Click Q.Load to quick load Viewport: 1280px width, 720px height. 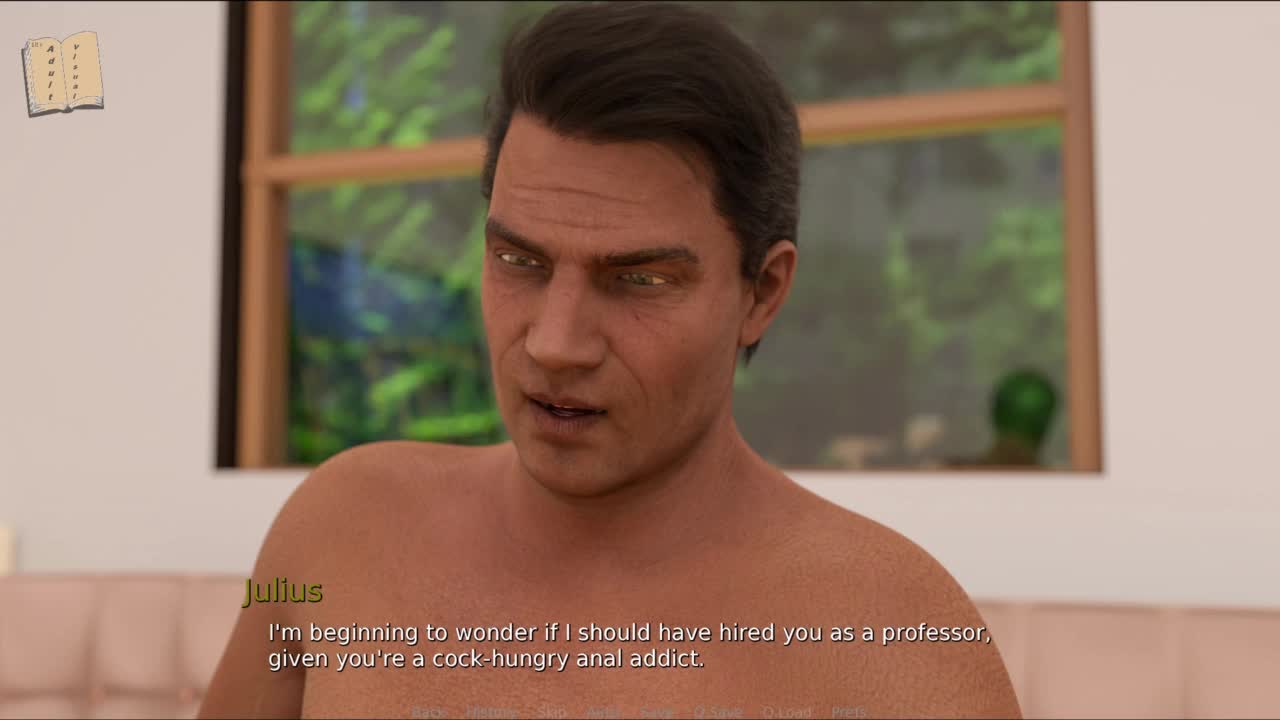coord(787,712)
